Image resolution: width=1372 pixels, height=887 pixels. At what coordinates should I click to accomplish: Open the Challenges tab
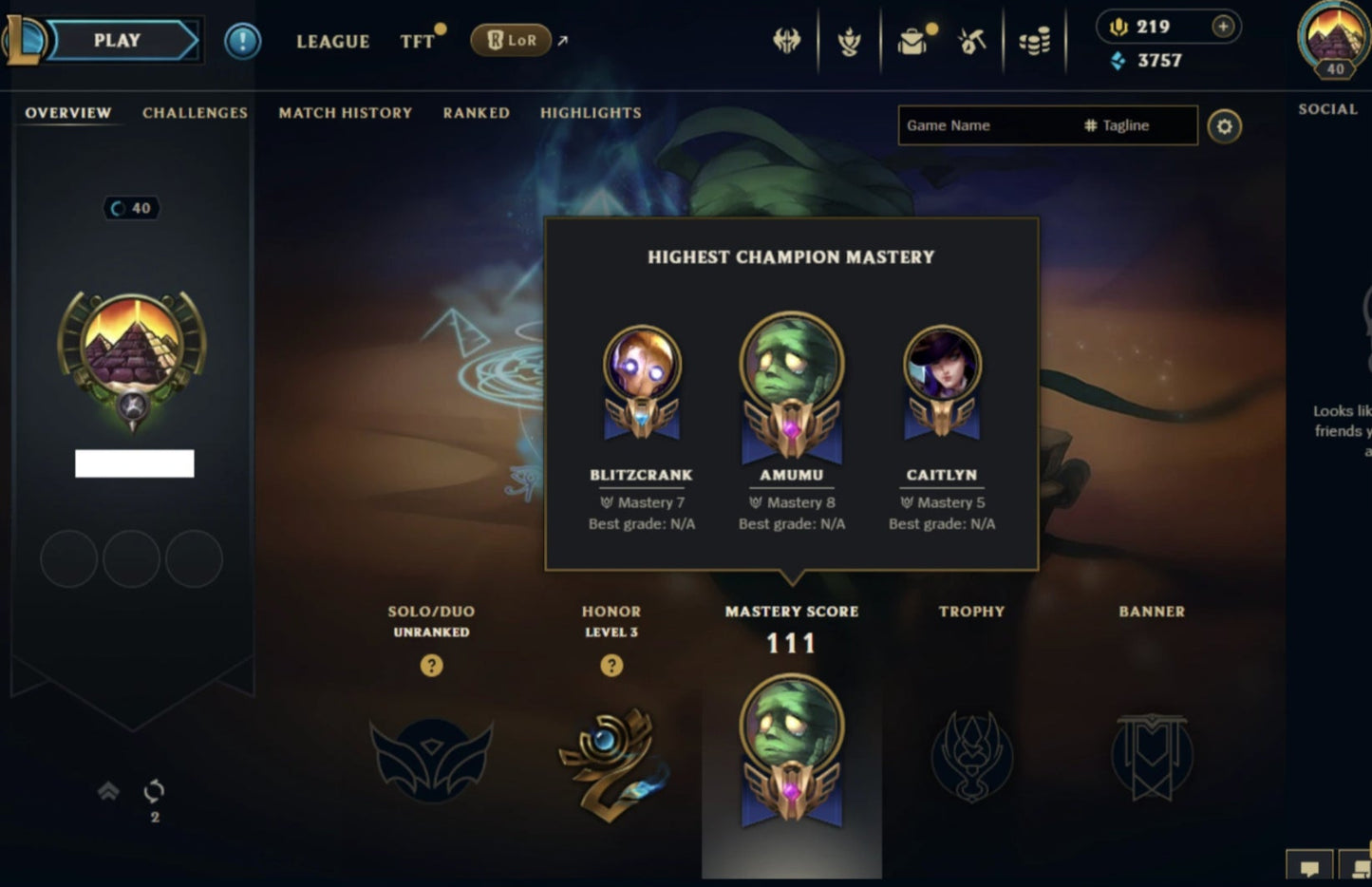194,112
